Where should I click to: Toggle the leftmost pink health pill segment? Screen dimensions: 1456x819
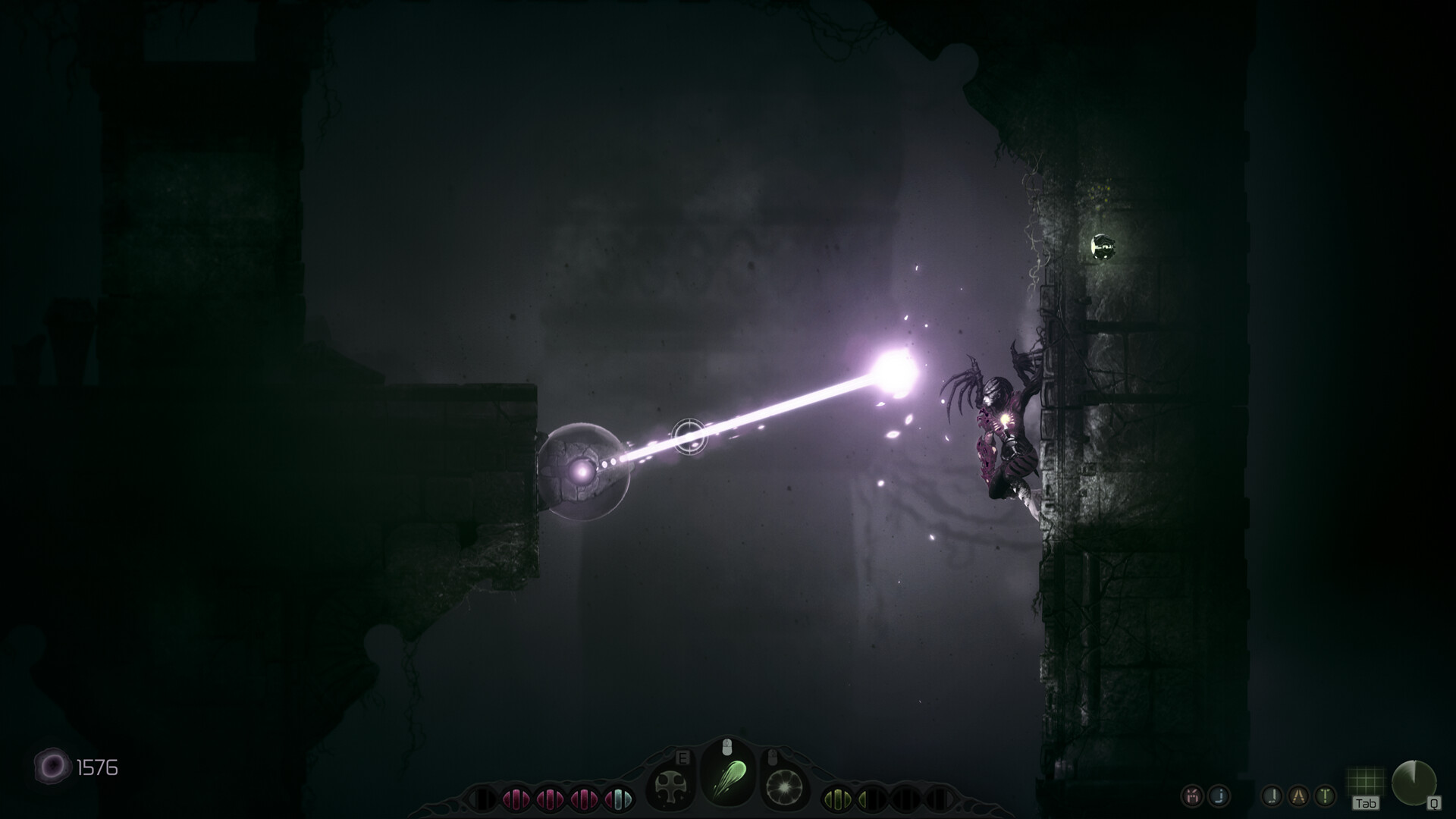(518, 799)
